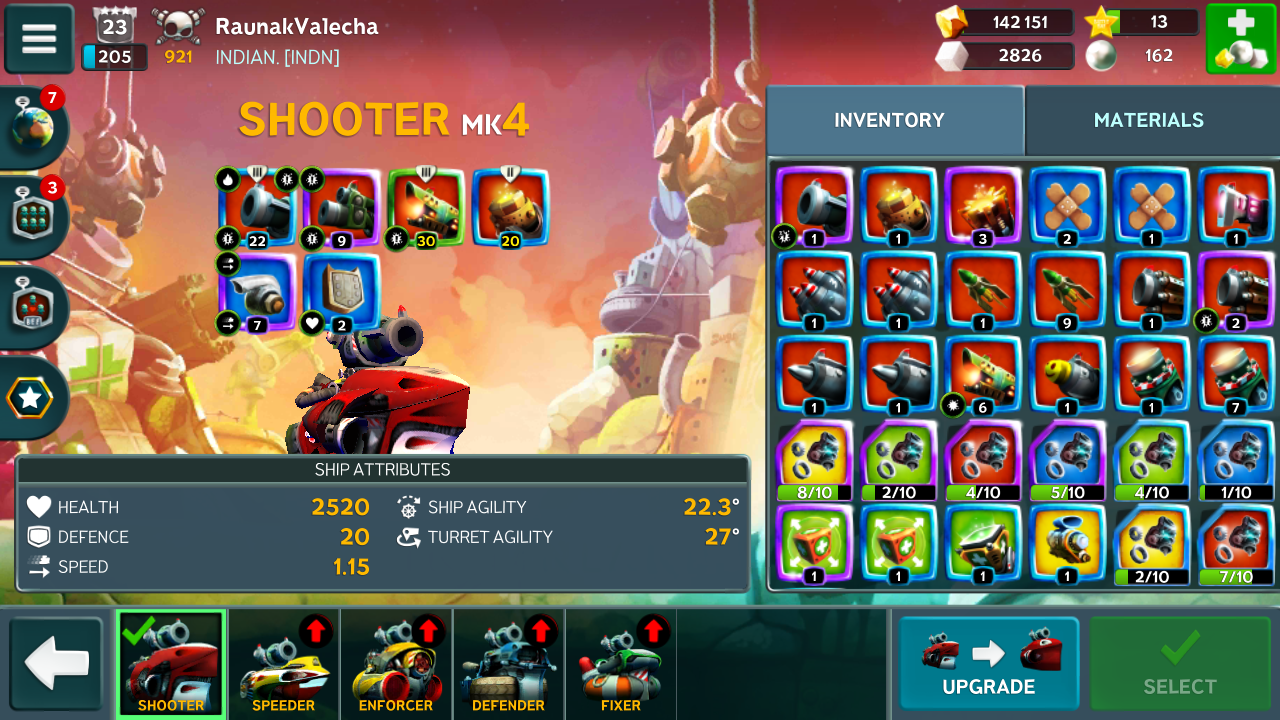Go back with the white arrow button

pos(57,664)
